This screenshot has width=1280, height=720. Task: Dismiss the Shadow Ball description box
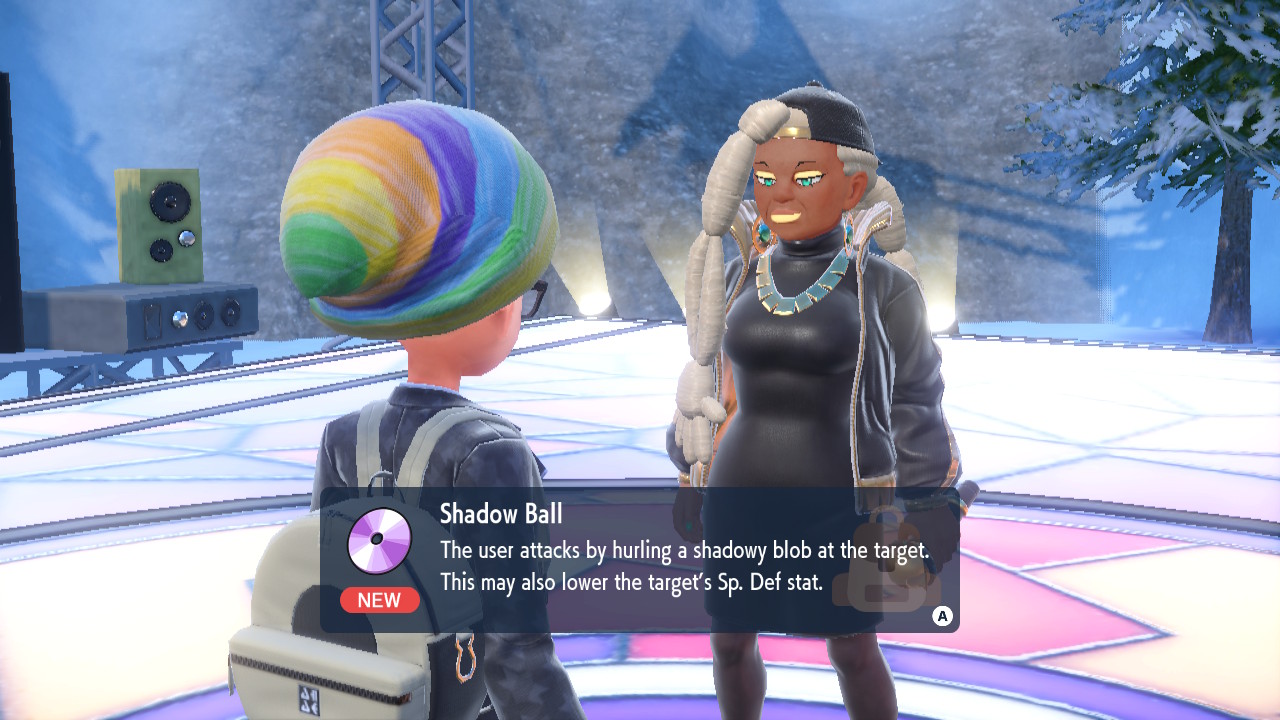pyautogui.click(x=941, y=616)
